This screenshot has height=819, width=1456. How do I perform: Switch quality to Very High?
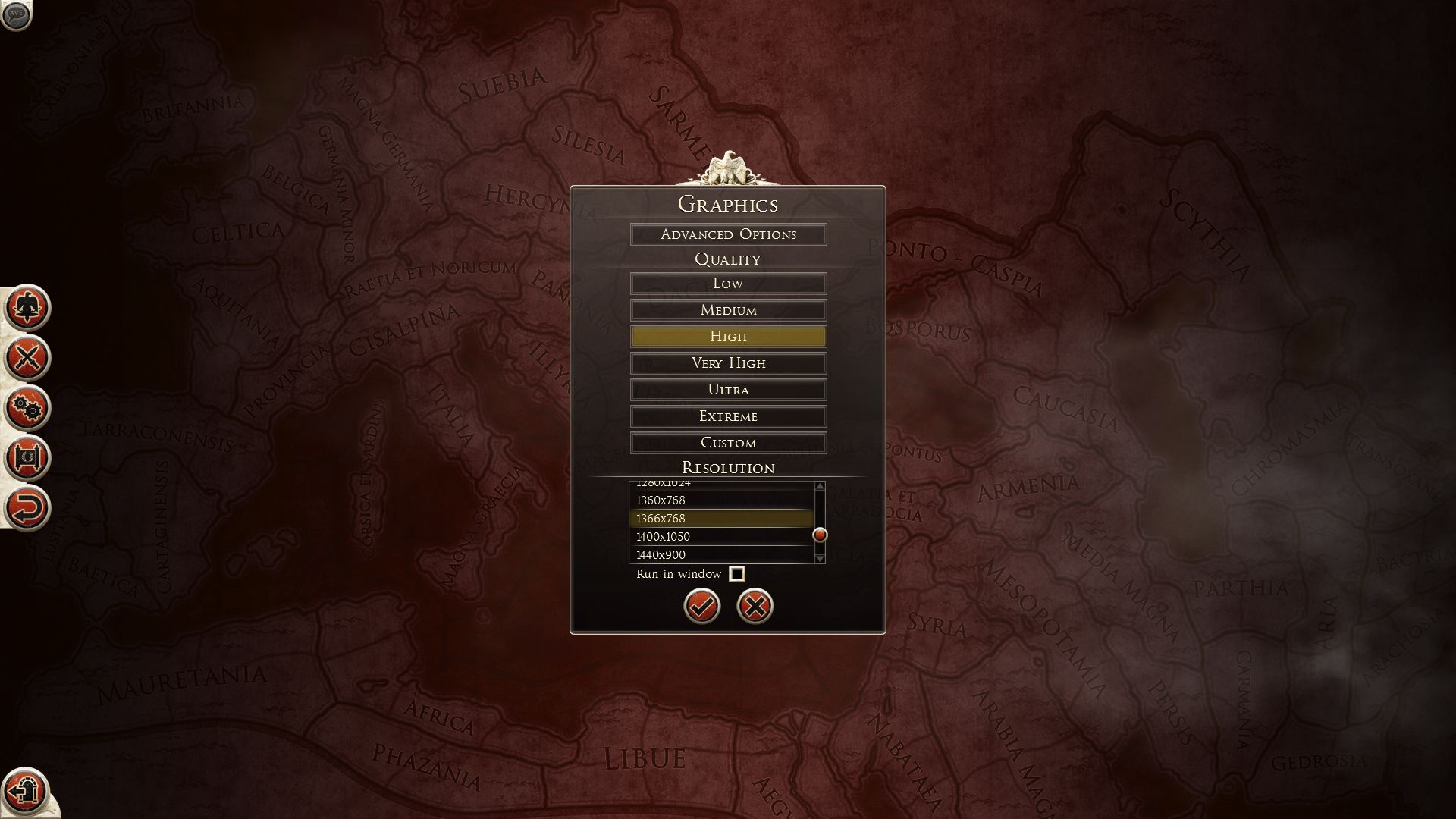(x=728, y=363)
